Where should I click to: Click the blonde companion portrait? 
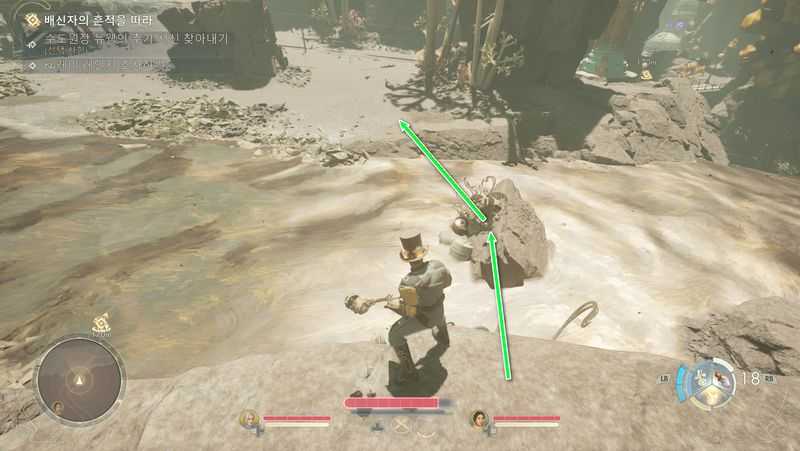pos(249,418)
